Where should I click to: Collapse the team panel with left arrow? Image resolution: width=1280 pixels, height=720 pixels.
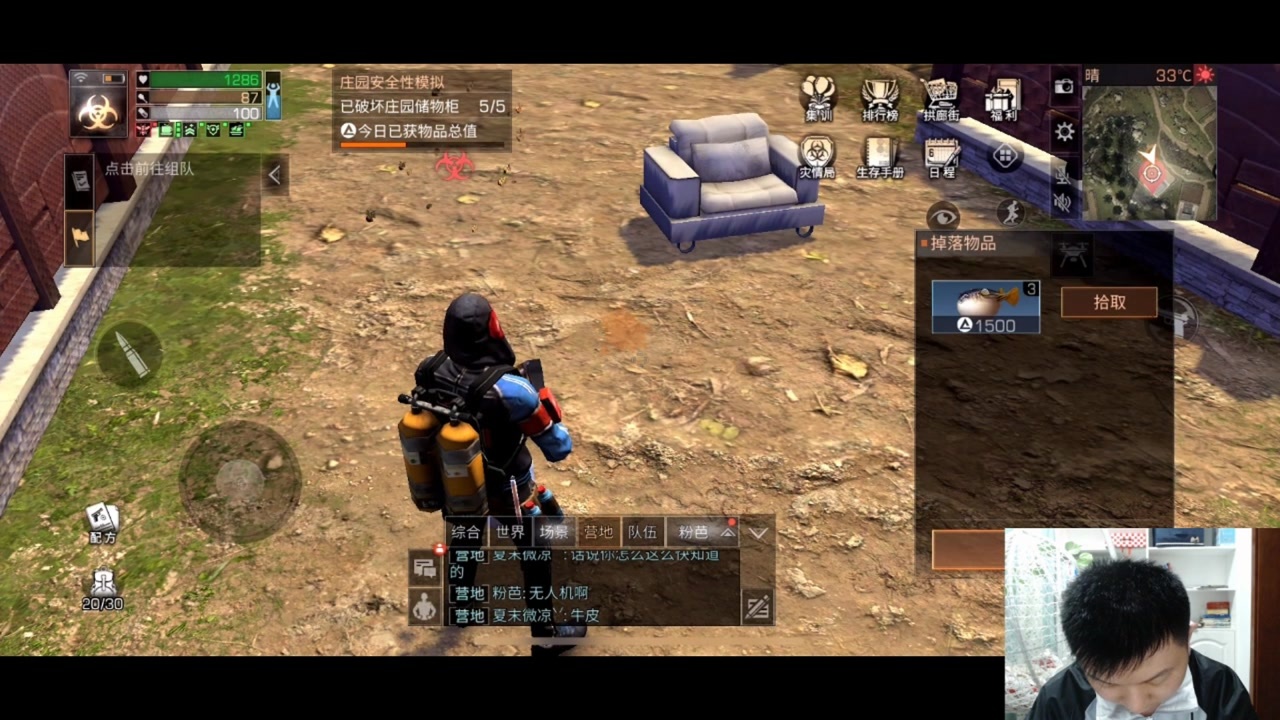click(x=274, y=175)
